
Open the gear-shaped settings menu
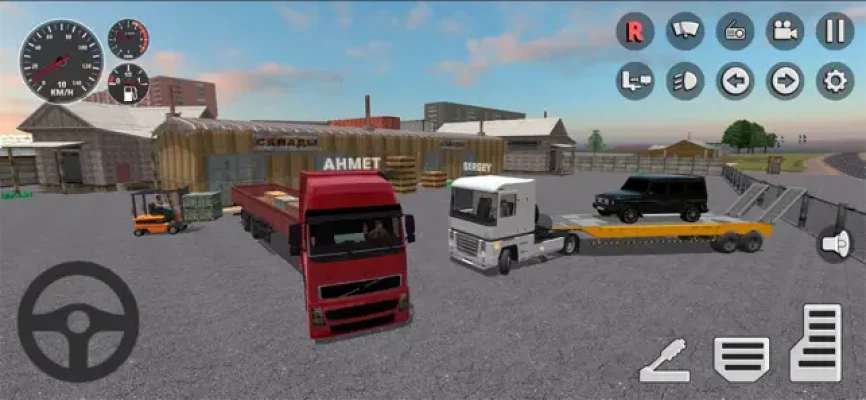[835, 81]
